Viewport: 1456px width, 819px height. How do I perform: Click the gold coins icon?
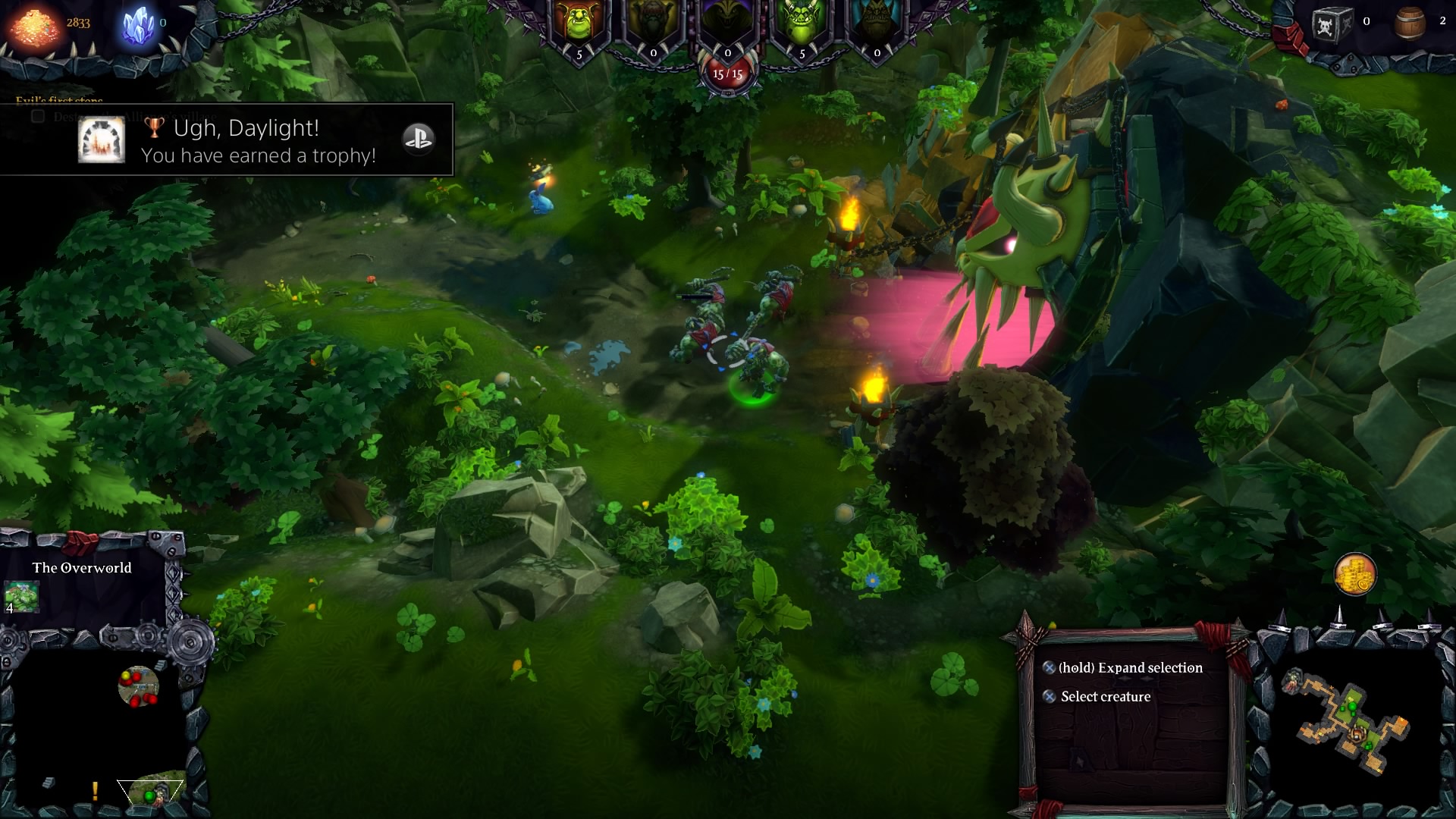coord(1354,574)
